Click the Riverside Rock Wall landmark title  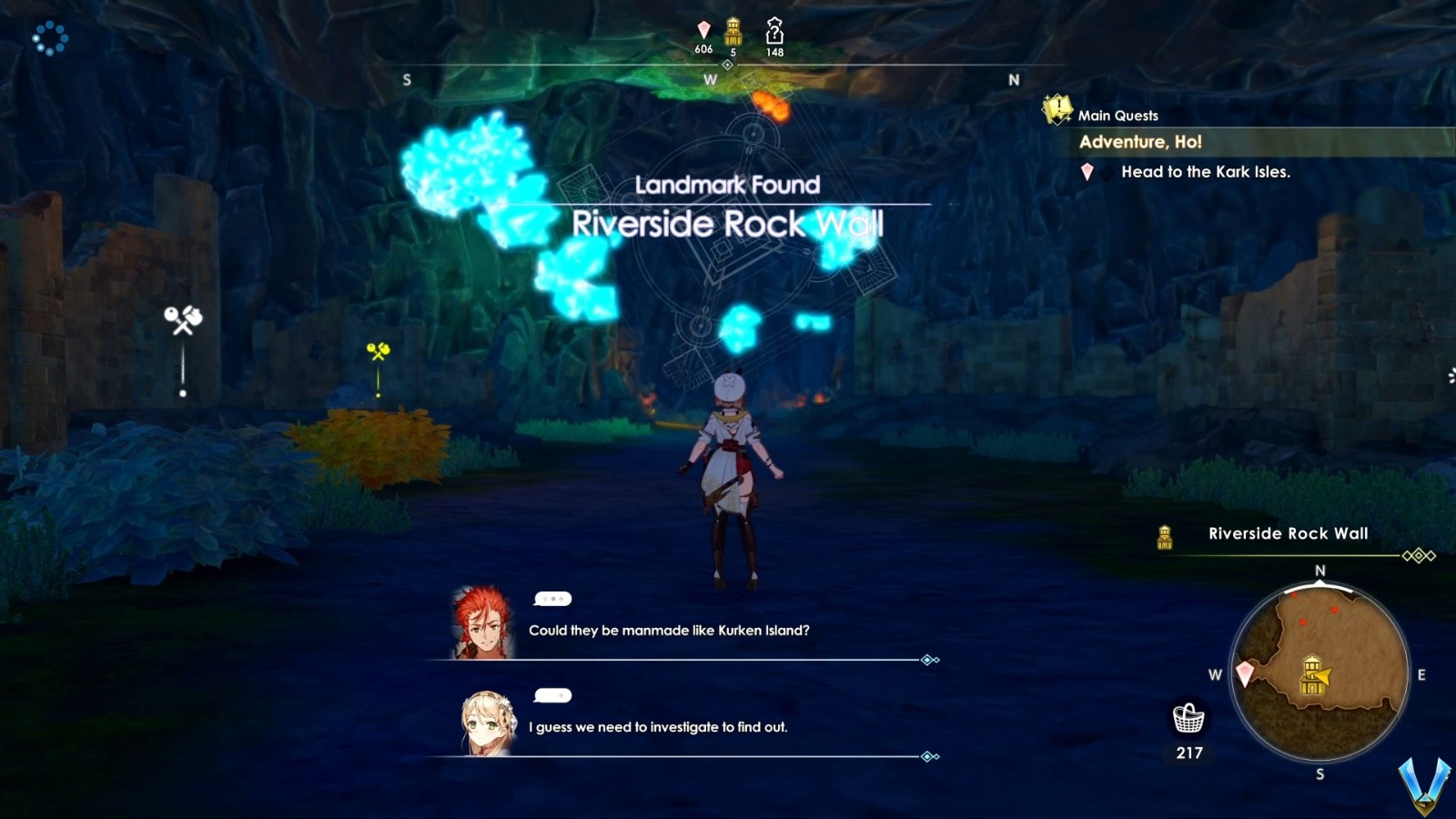point(728,222)
